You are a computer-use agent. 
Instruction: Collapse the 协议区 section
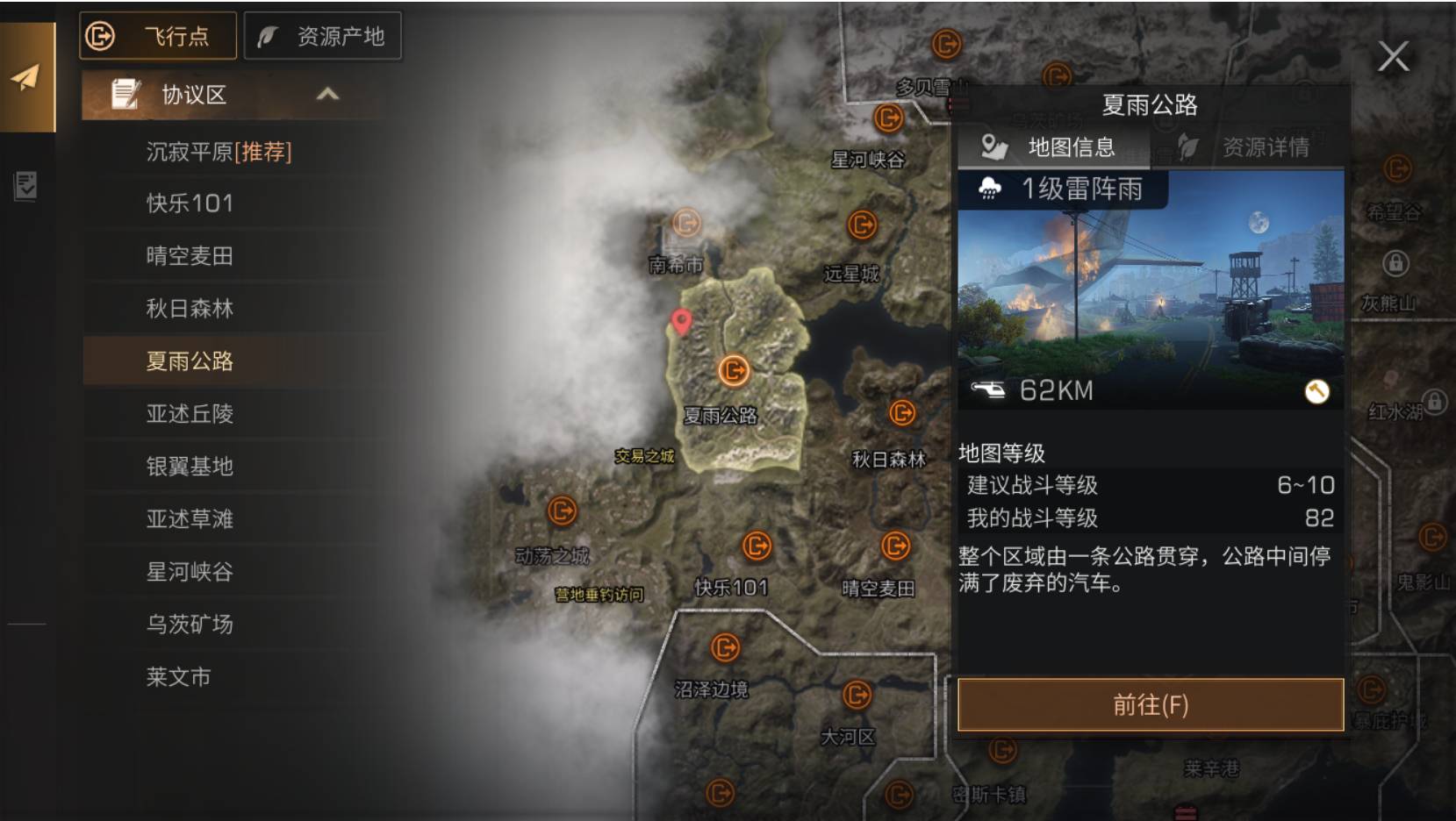pos(328,95)
